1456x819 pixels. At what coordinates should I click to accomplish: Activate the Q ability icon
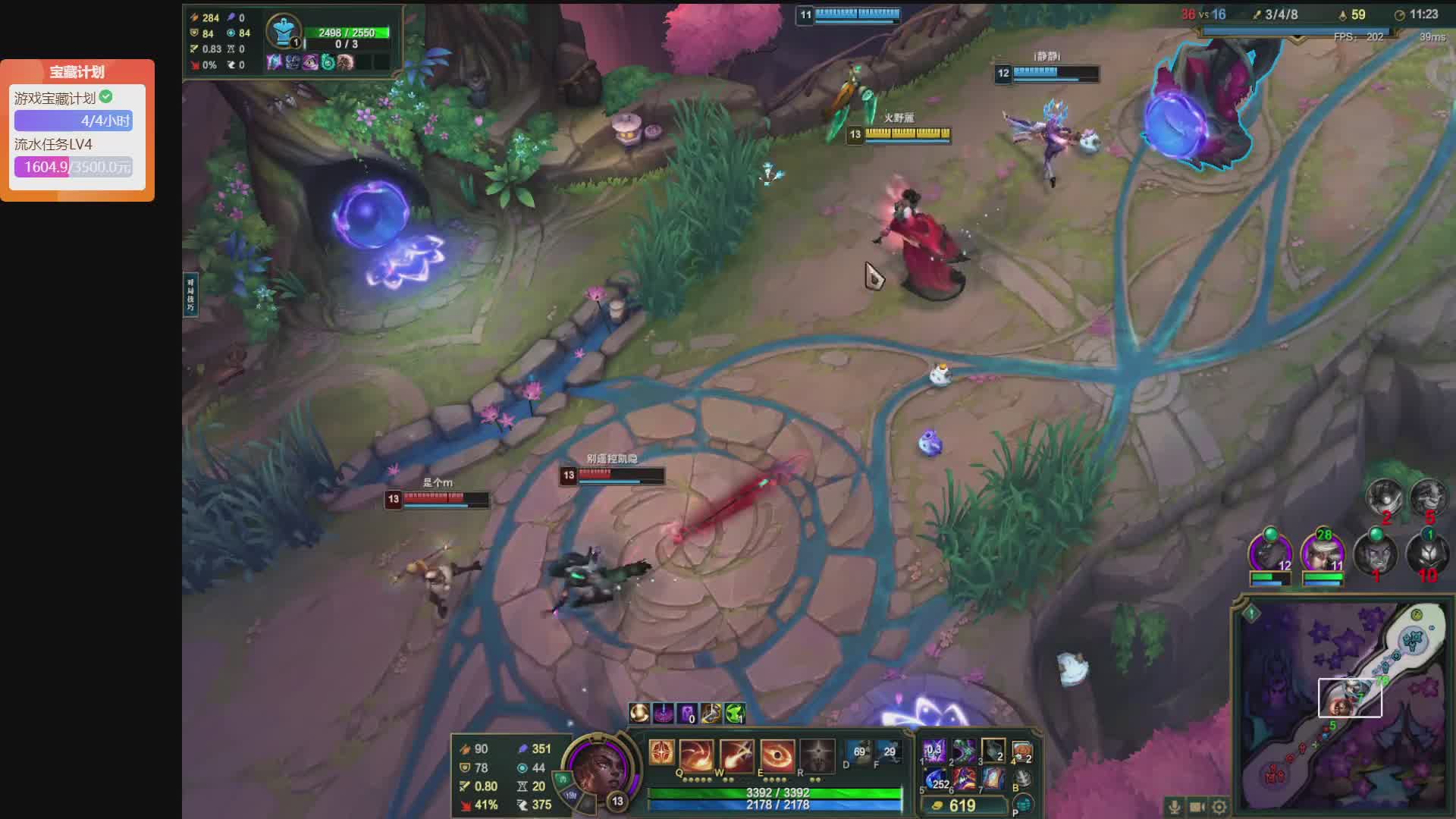coord(696,755)
